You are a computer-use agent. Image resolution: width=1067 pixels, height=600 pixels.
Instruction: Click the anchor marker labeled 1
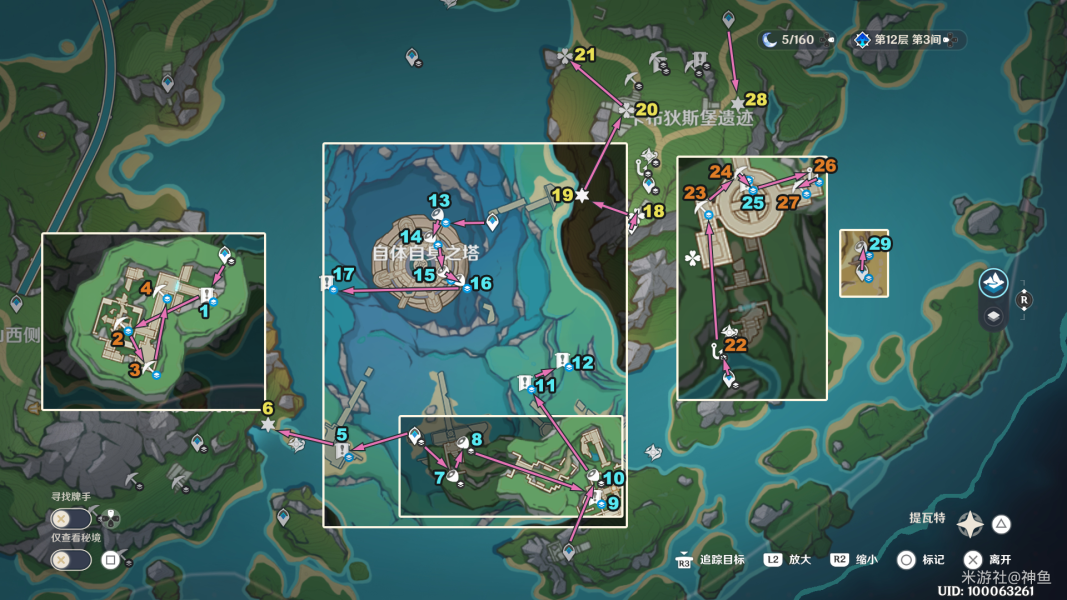205,295
